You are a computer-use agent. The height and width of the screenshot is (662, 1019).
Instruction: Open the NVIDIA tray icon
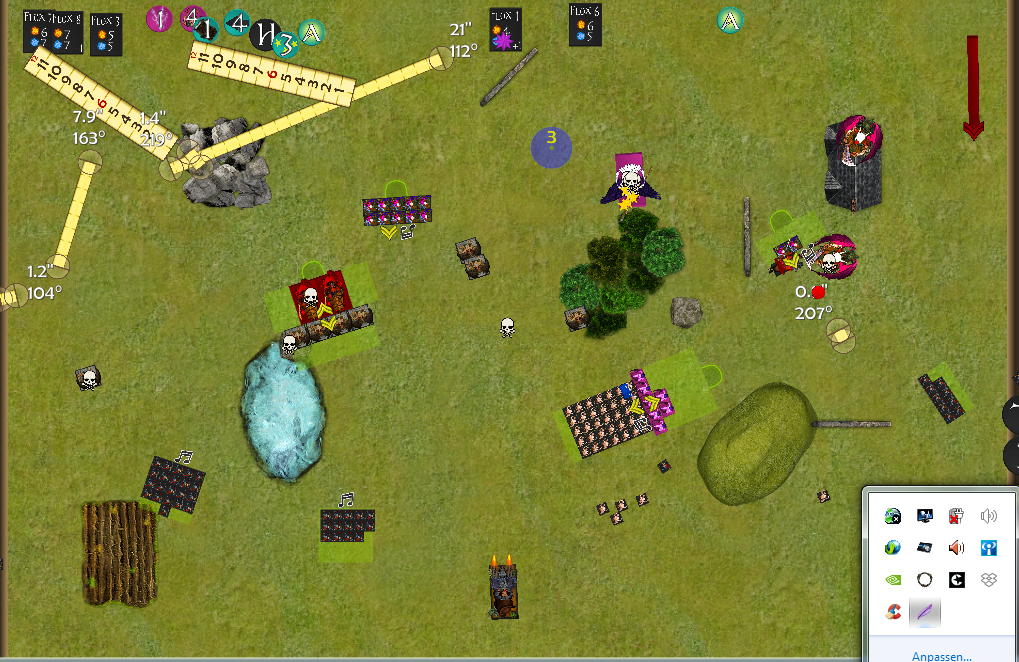click(893, 578)
